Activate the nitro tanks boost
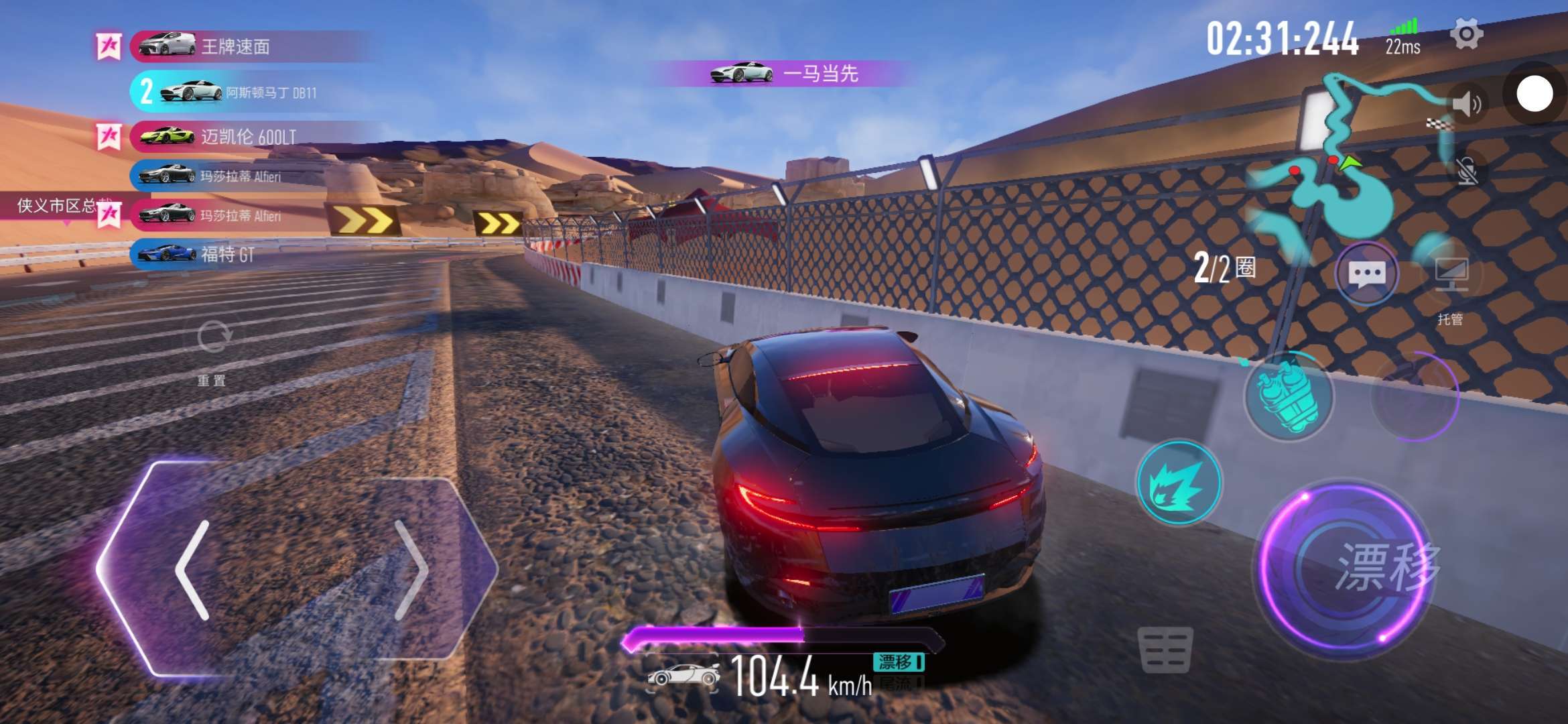1568x724 pixels. [1288, 396]
